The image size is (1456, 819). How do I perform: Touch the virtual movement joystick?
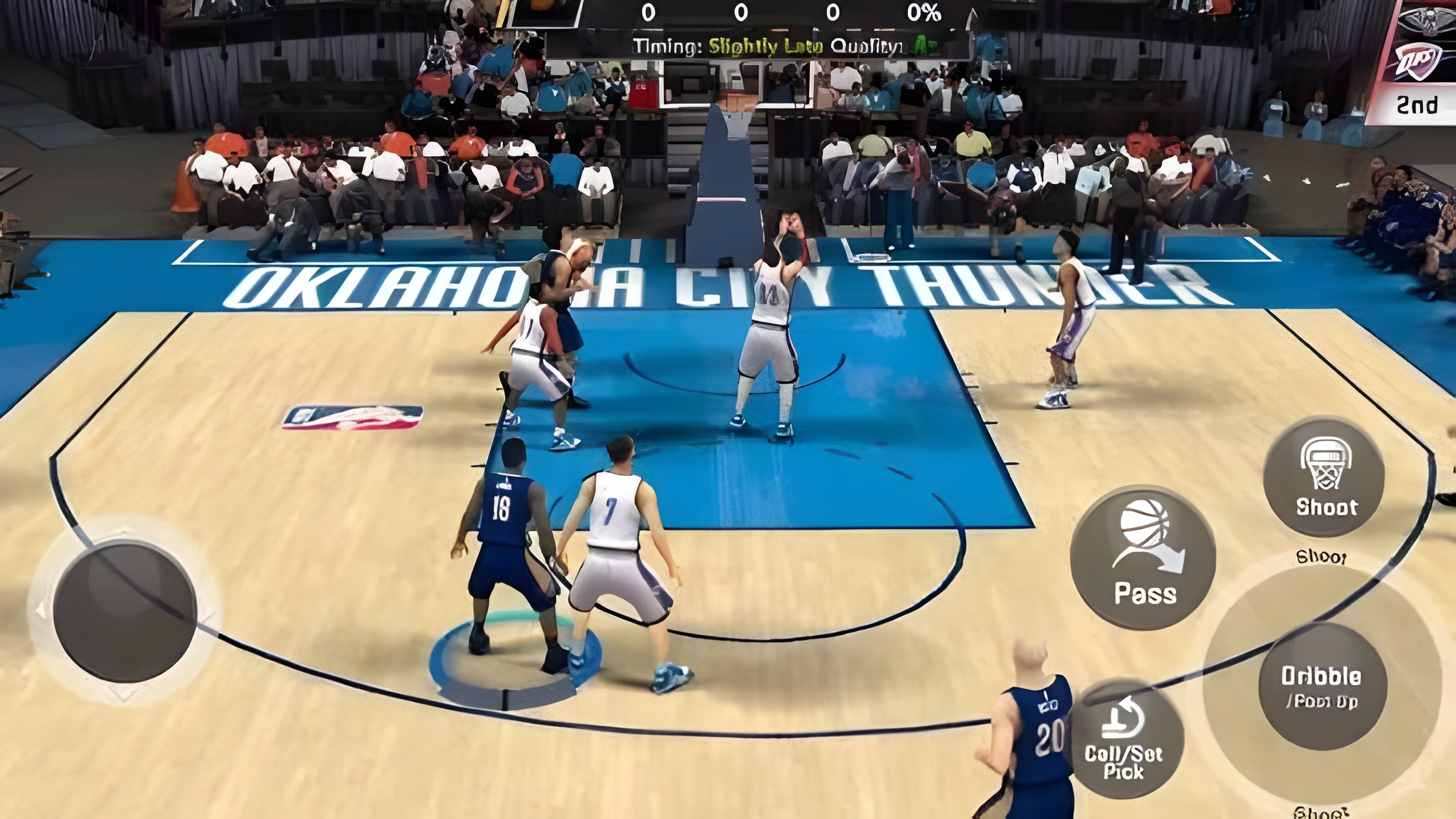(x=125, y=612)
